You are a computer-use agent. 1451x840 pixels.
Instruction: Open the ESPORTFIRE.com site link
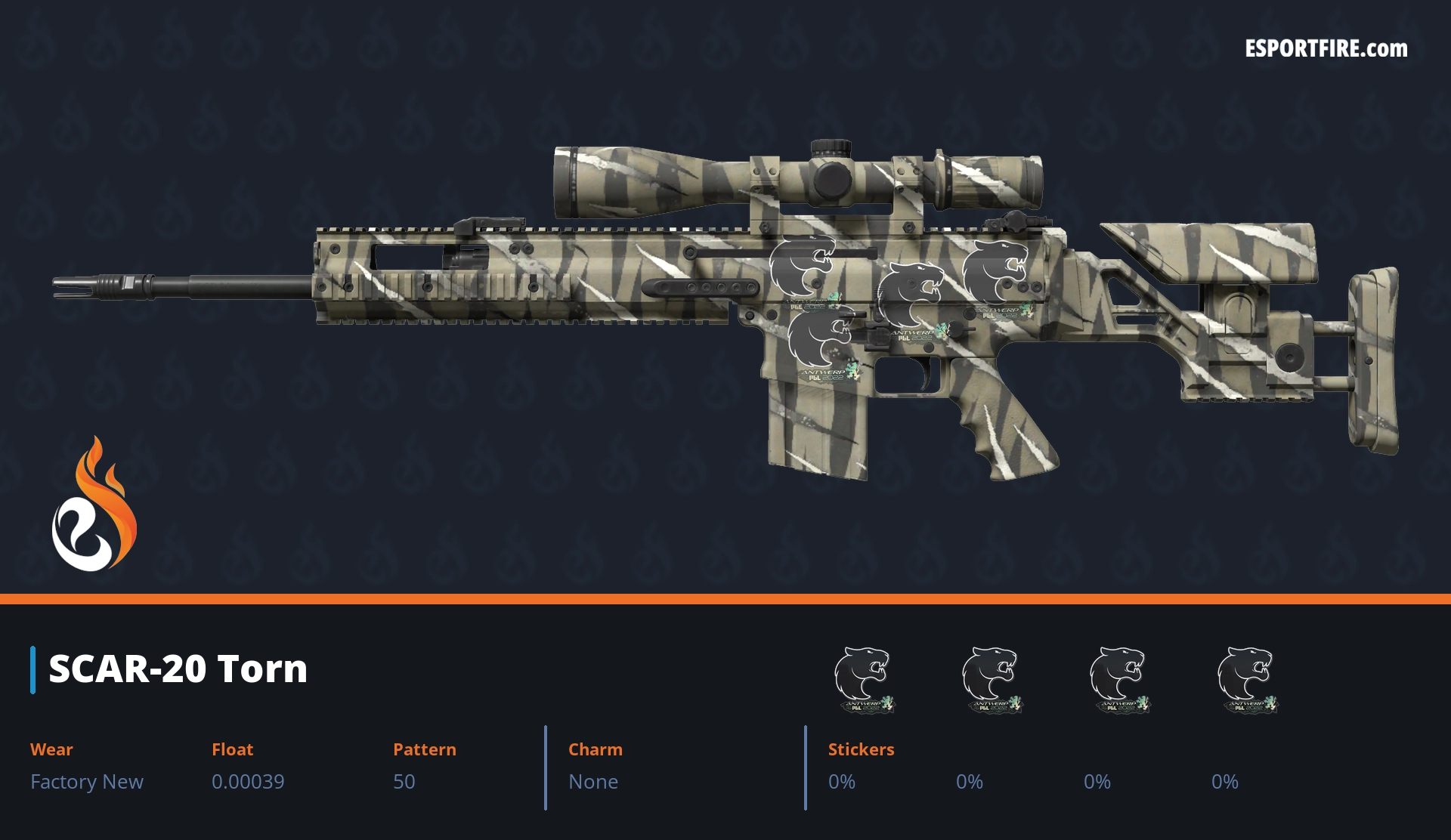tap(1326, 49)
